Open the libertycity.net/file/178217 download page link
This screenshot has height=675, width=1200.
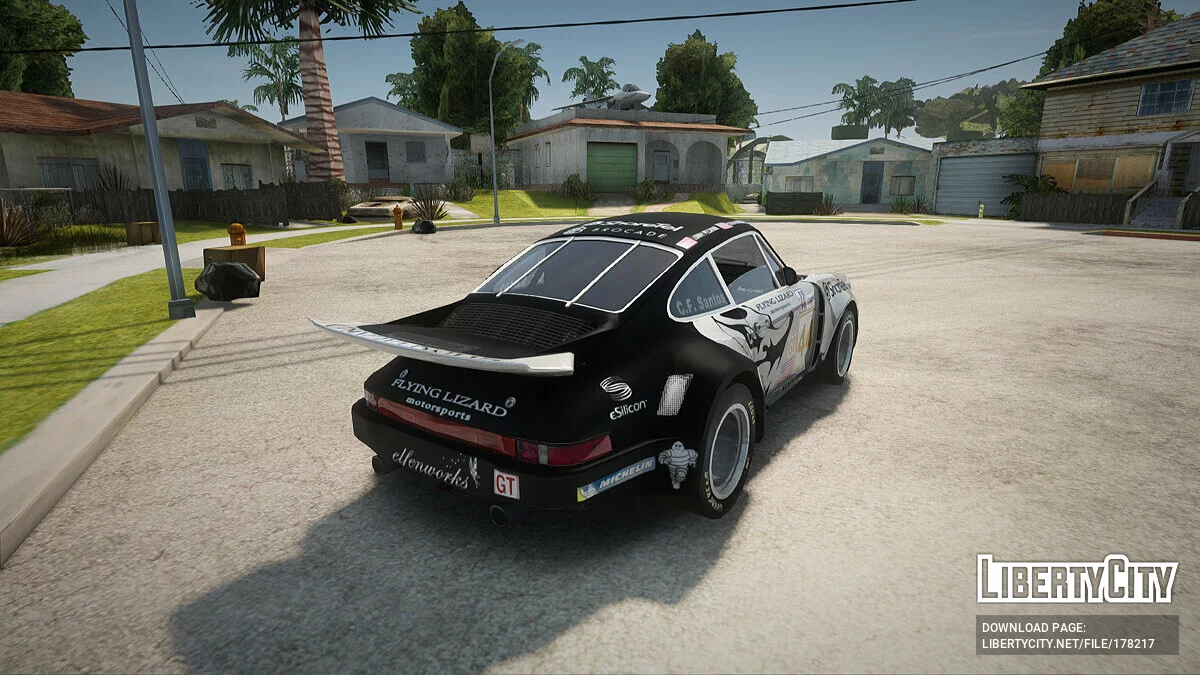(x=1068, y=644)
